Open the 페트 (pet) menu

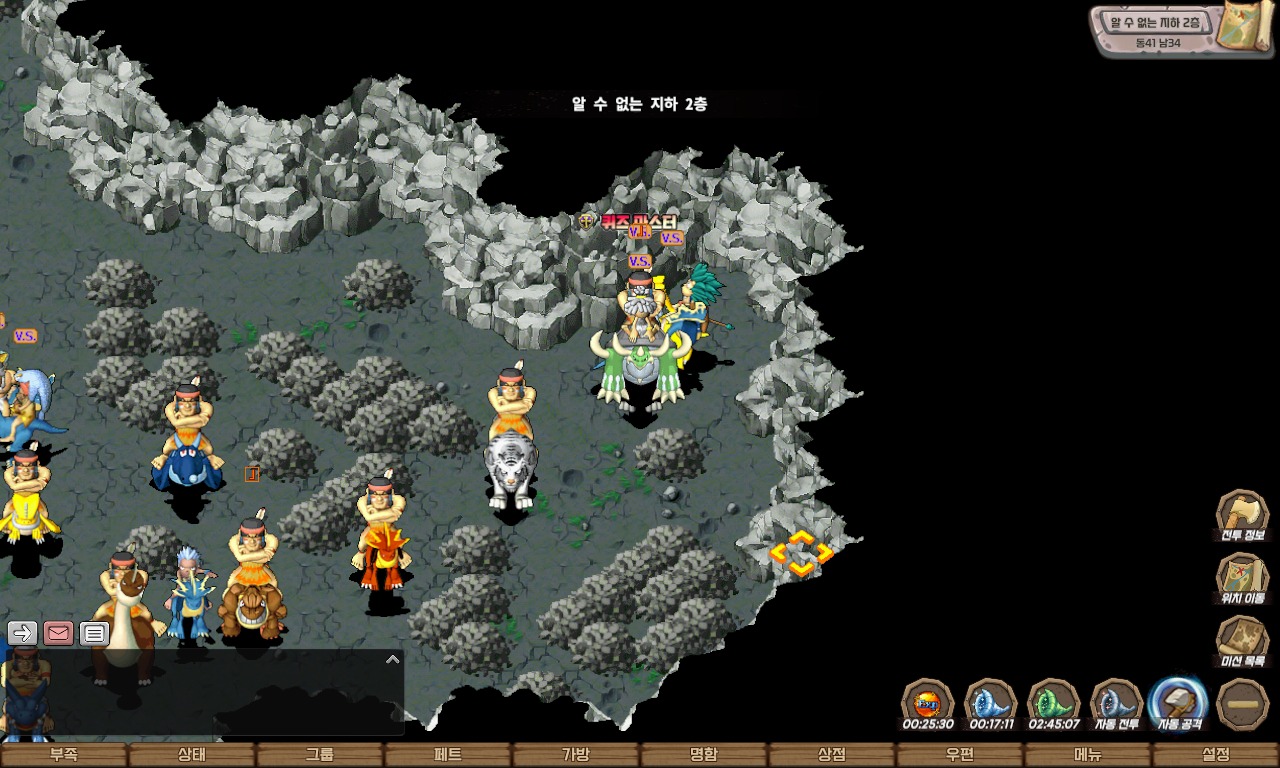tap(448, 755)
